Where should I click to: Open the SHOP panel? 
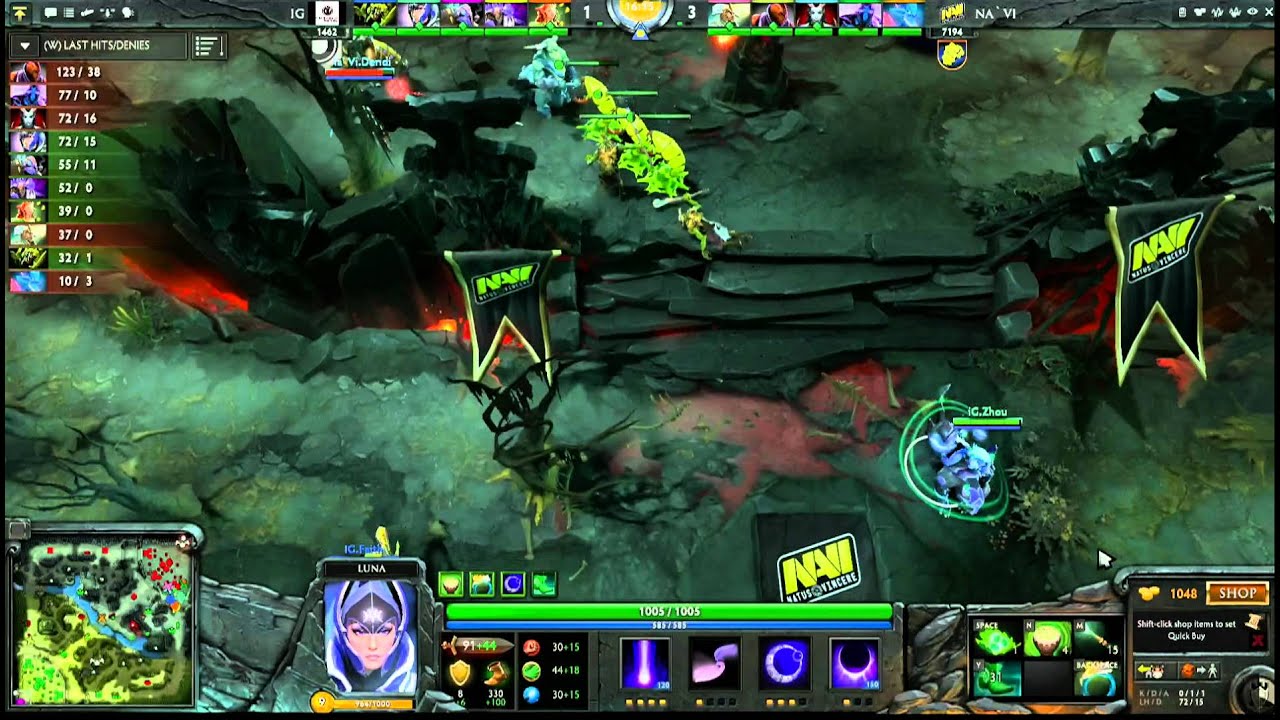point(1237,593)
